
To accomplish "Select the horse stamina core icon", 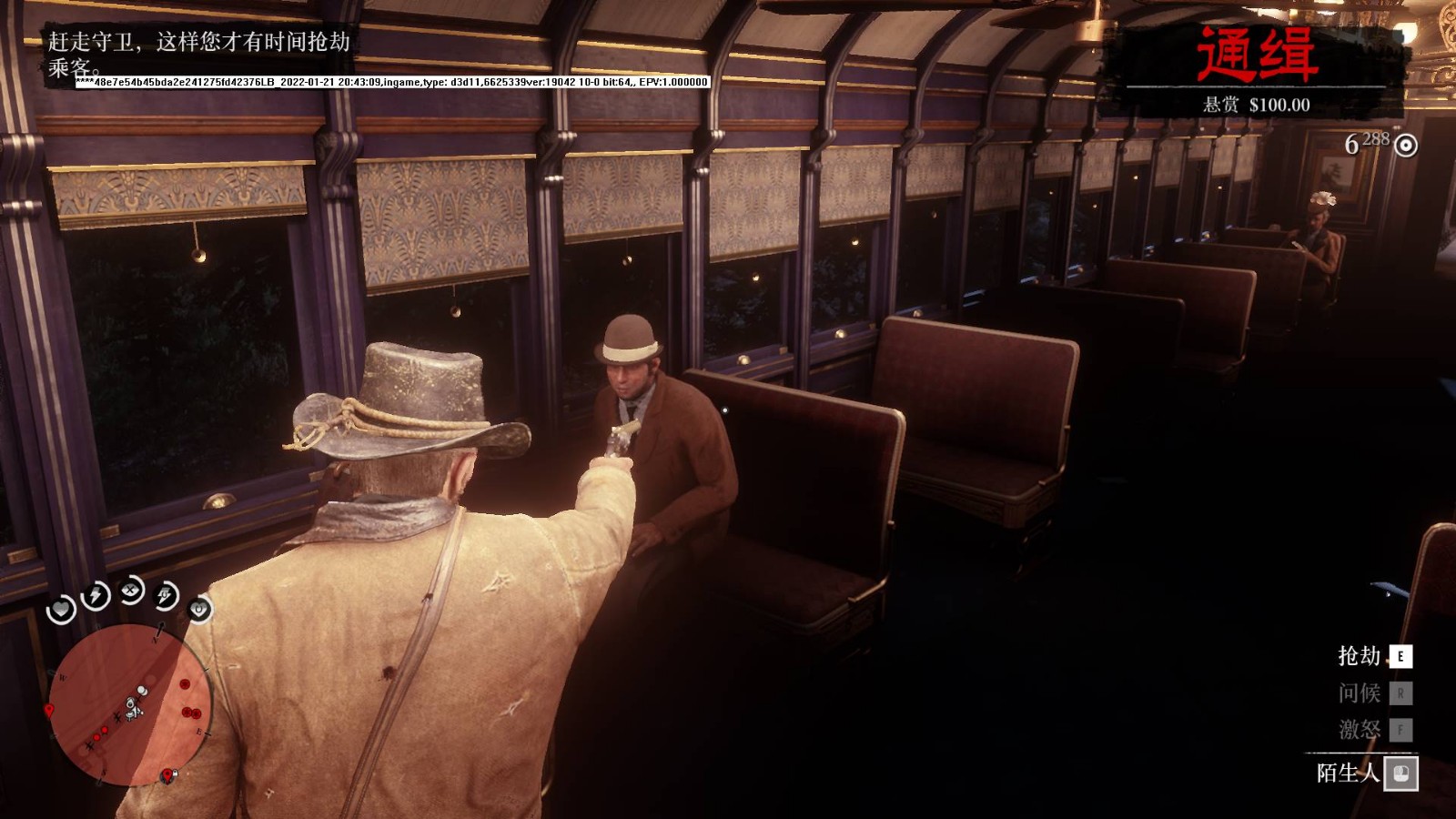I will [167, 595].
